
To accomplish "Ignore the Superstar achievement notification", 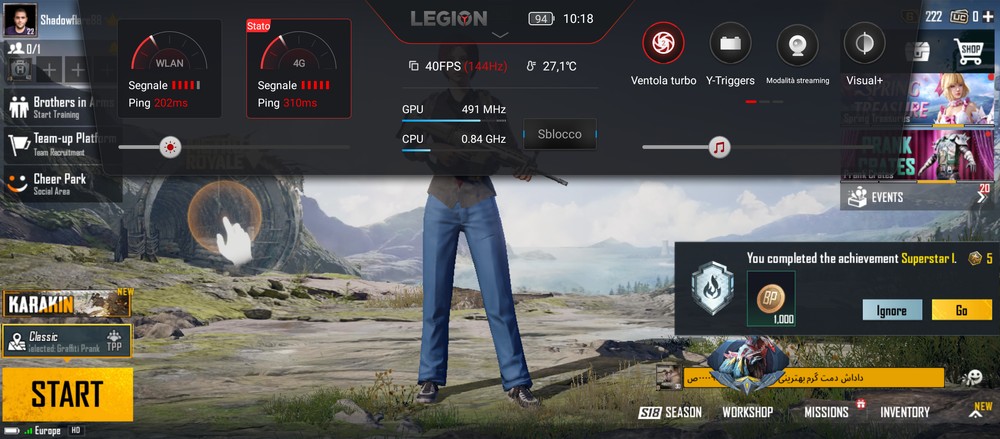I will tap(891, 310).
